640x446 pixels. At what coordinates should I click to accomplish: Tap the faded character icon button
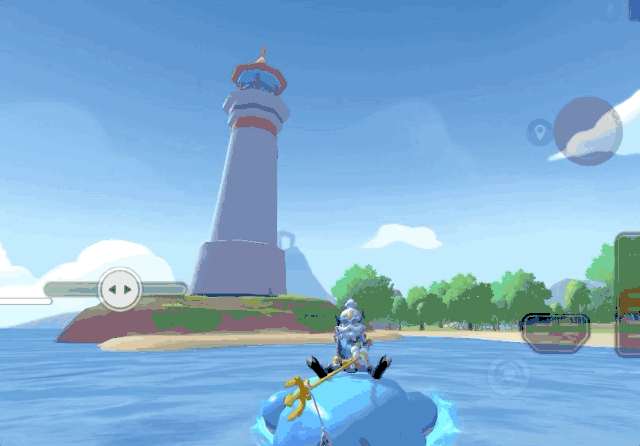pos(508,375)
